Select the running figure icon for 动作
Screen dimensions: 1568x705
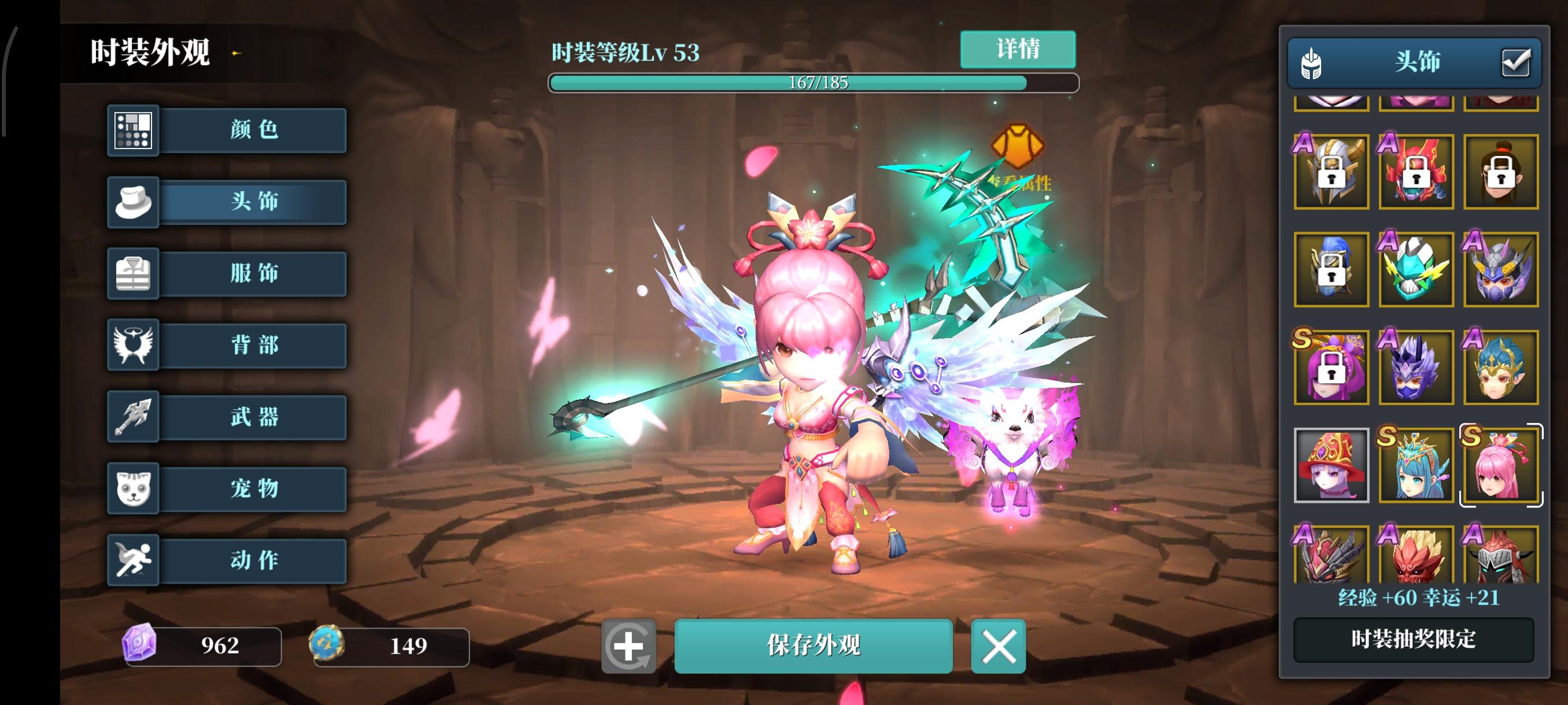[134, 560]
